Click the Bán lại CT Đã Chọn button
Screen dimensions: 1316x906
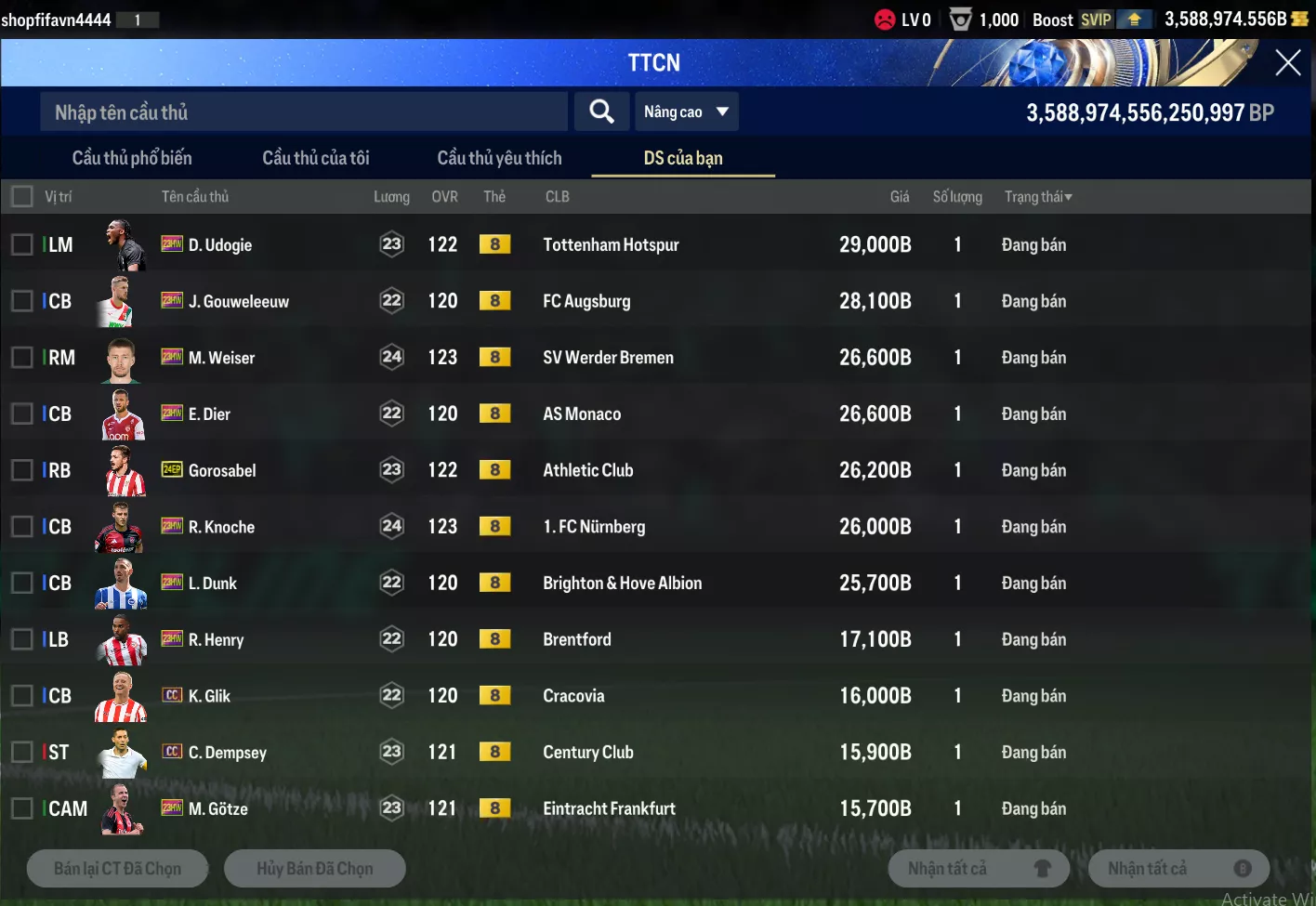[x=117, y=868]
